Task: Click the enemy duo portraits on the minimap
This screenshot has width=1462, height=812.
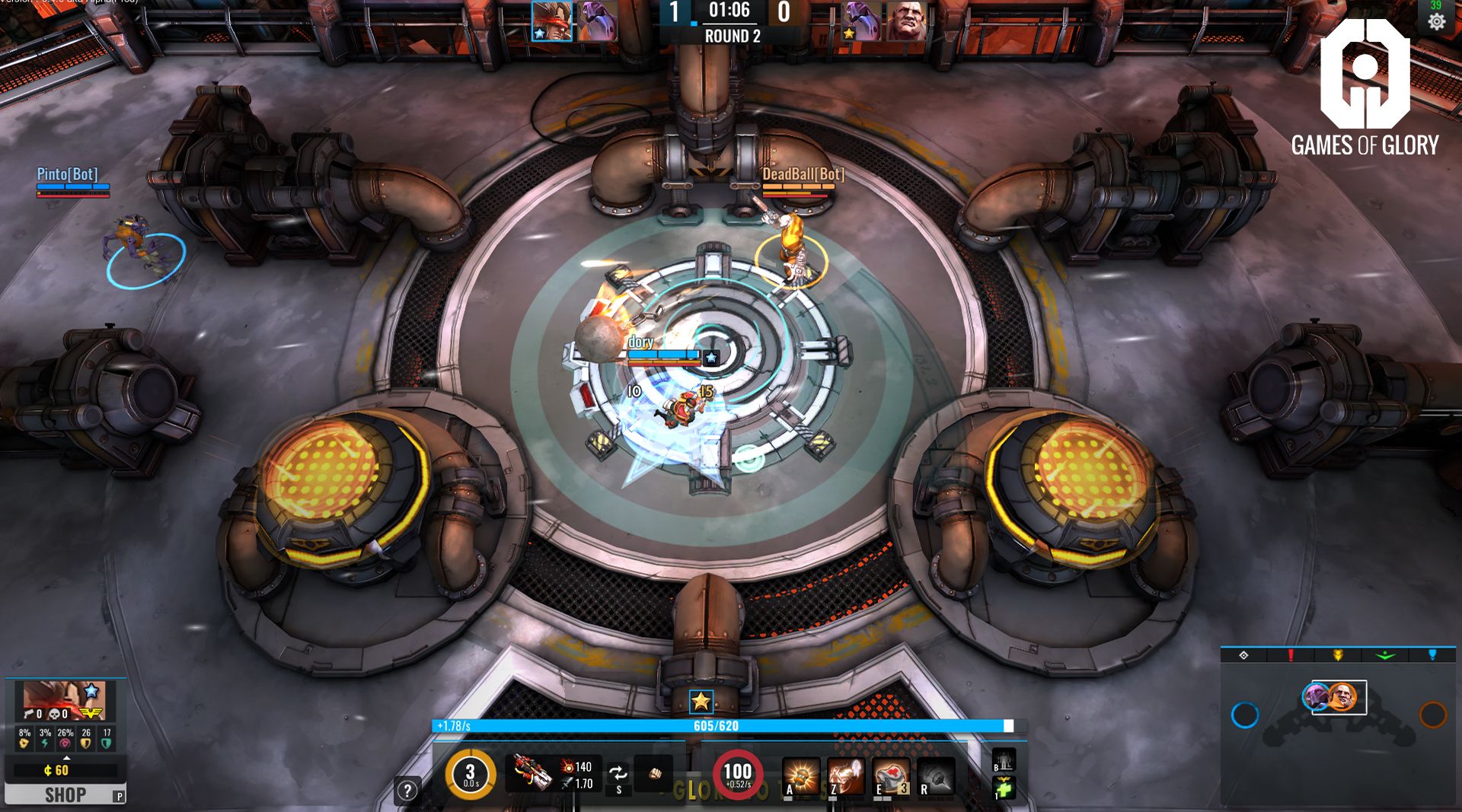Action: (x=1338, y=695)
